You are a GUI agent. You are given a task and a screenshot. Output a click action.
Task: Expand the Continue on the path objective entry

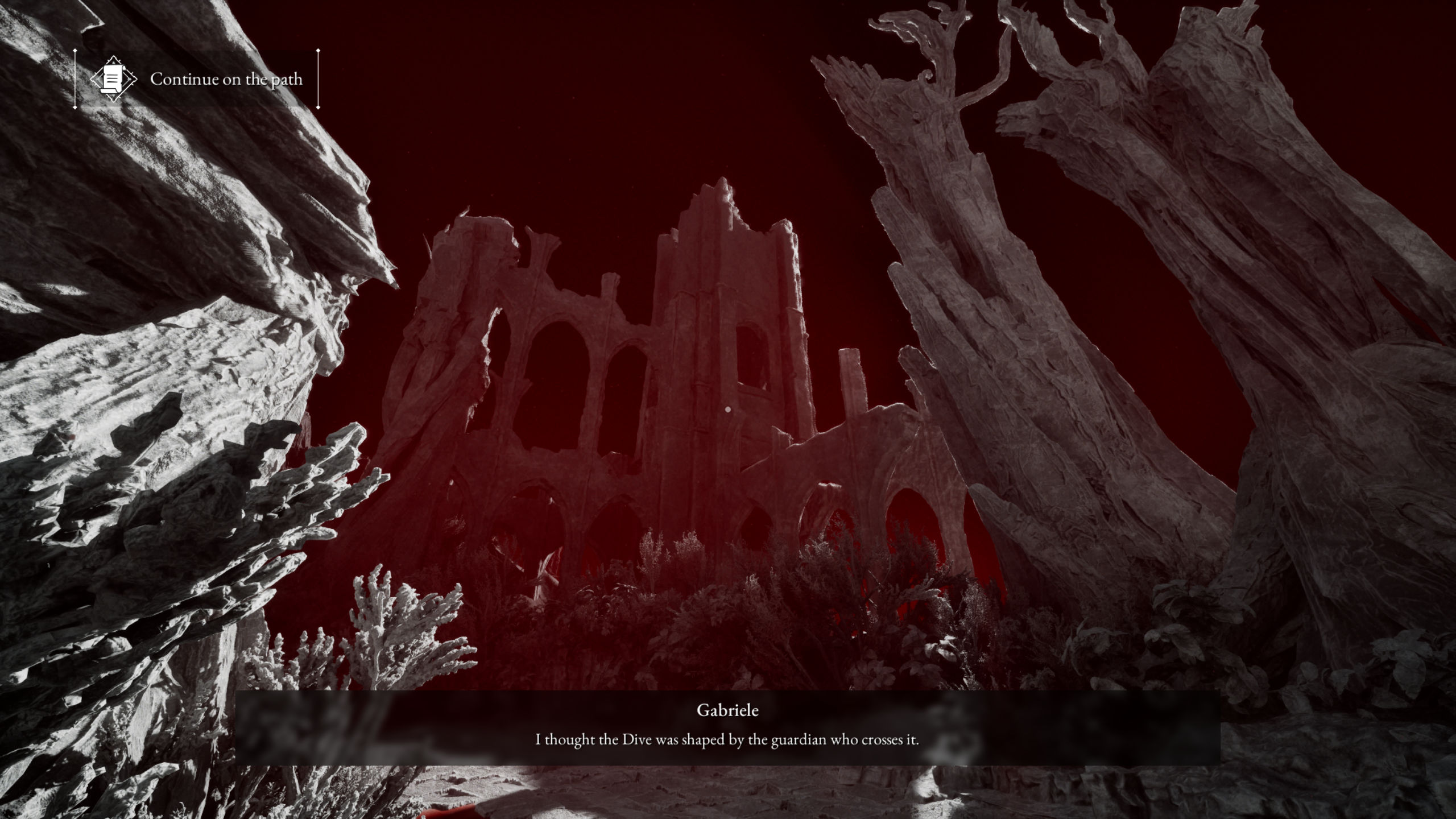click(x=226, y=79)
